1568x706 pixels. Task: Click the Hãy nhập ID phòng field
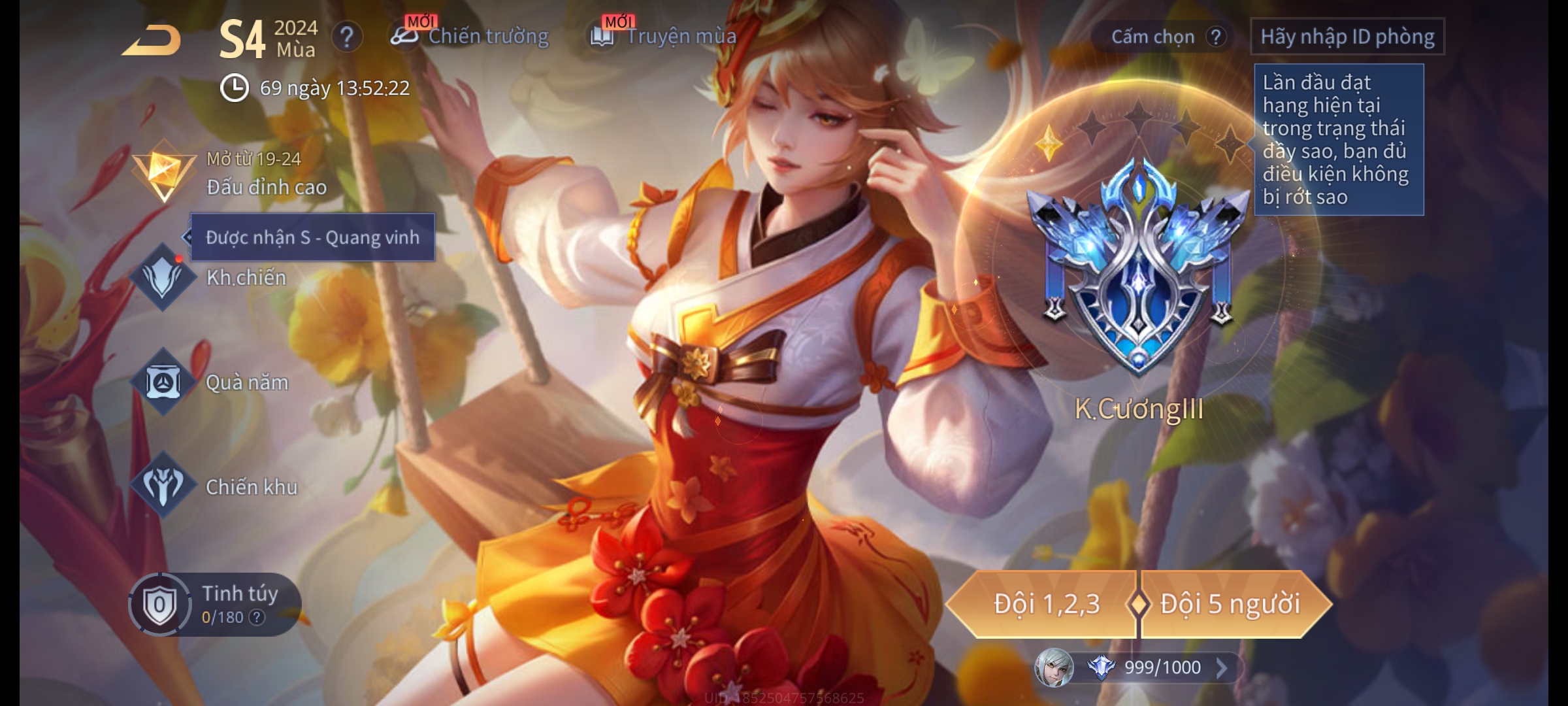pos(1347,37)
